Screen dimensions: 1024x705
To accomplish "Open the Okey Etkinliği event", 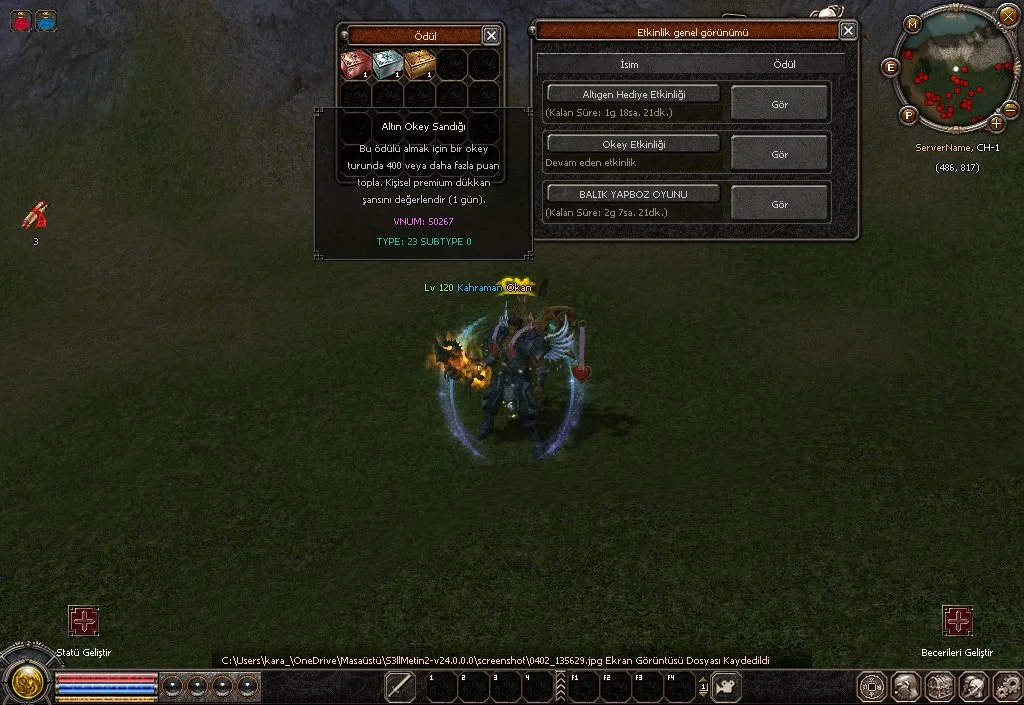I will [x=633, y=144].
